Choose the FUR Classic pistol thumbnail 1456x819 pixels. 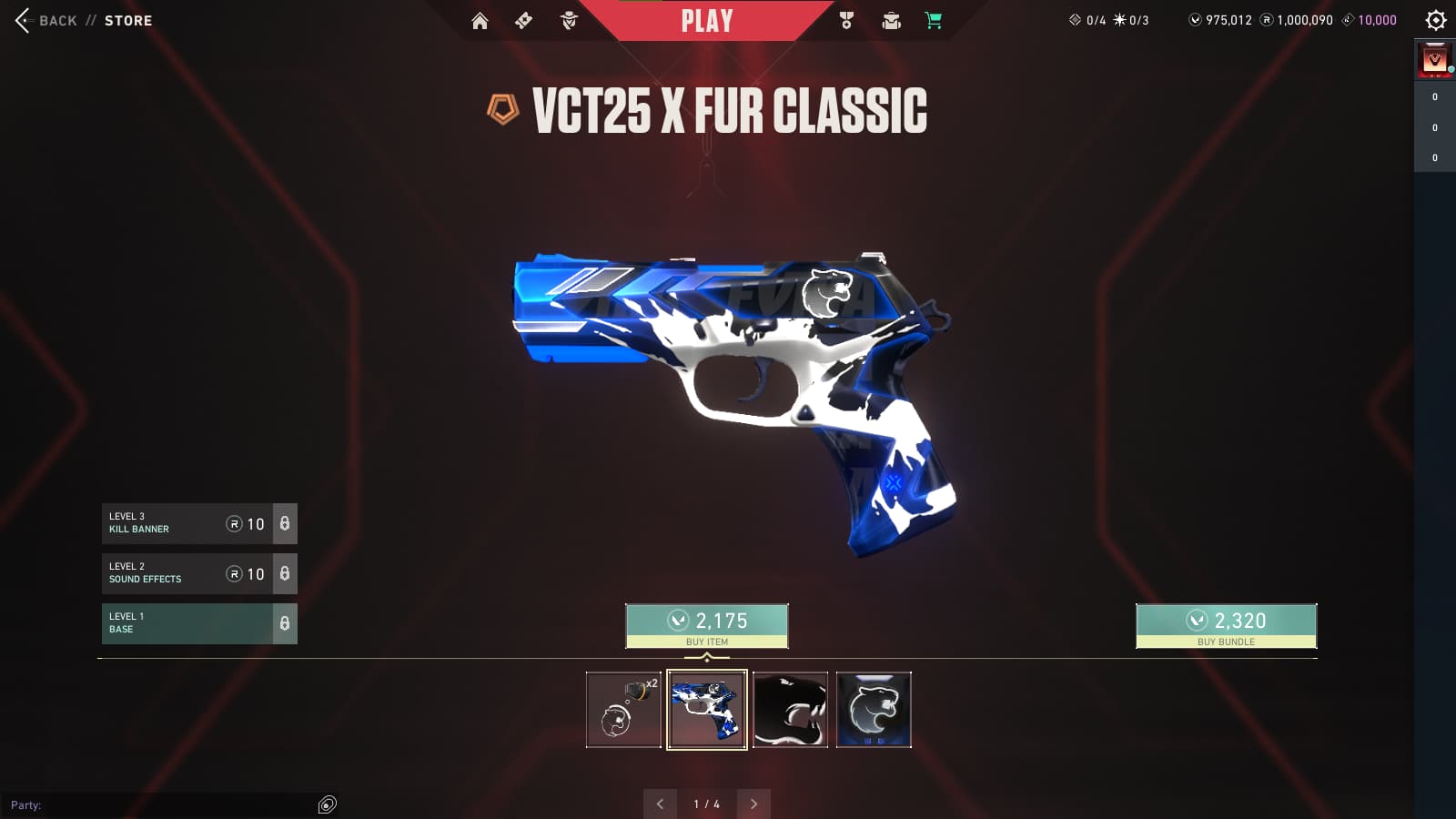(707, 710)
